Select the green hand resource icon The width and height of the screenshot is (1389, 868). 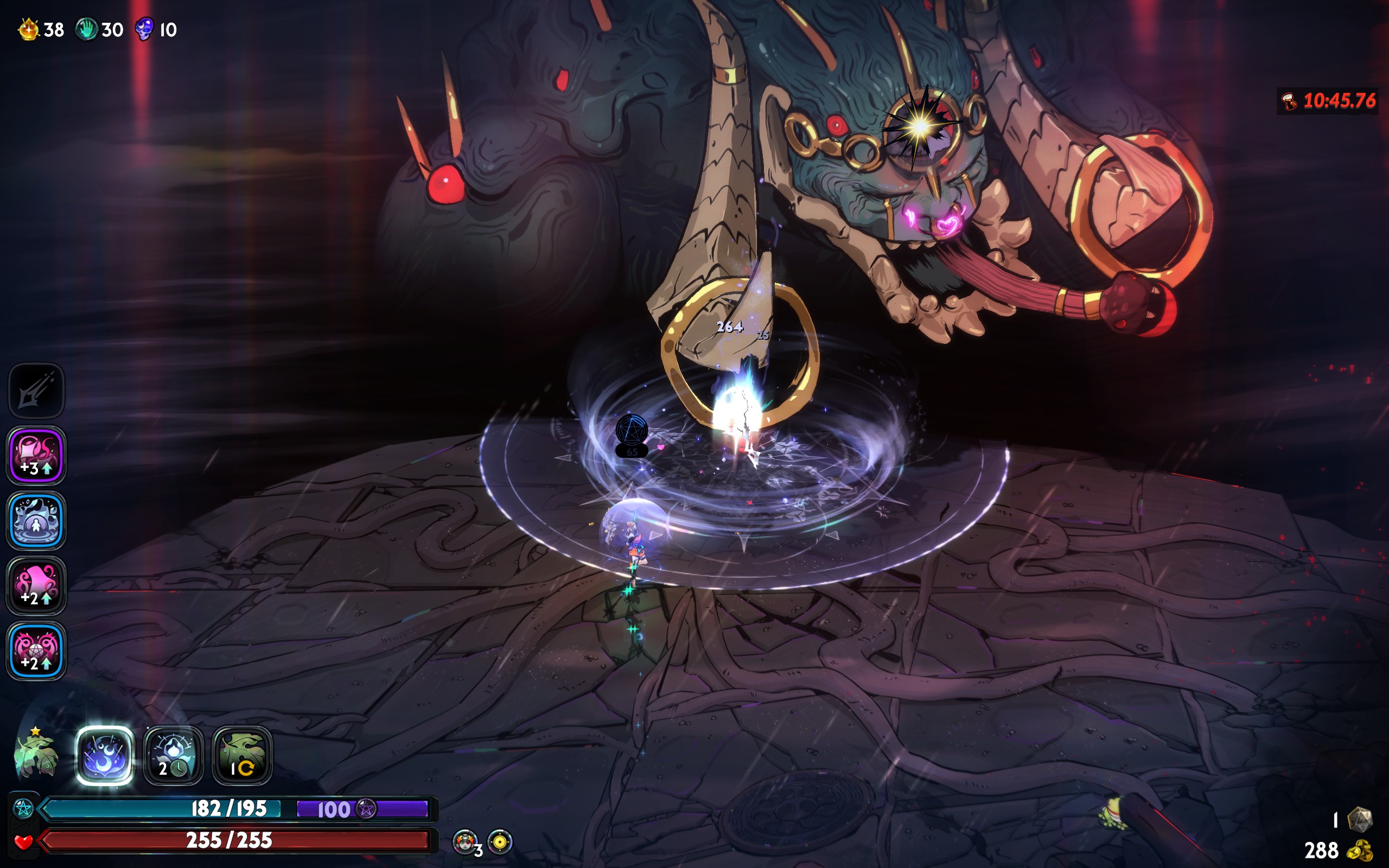tap(87, 29)
